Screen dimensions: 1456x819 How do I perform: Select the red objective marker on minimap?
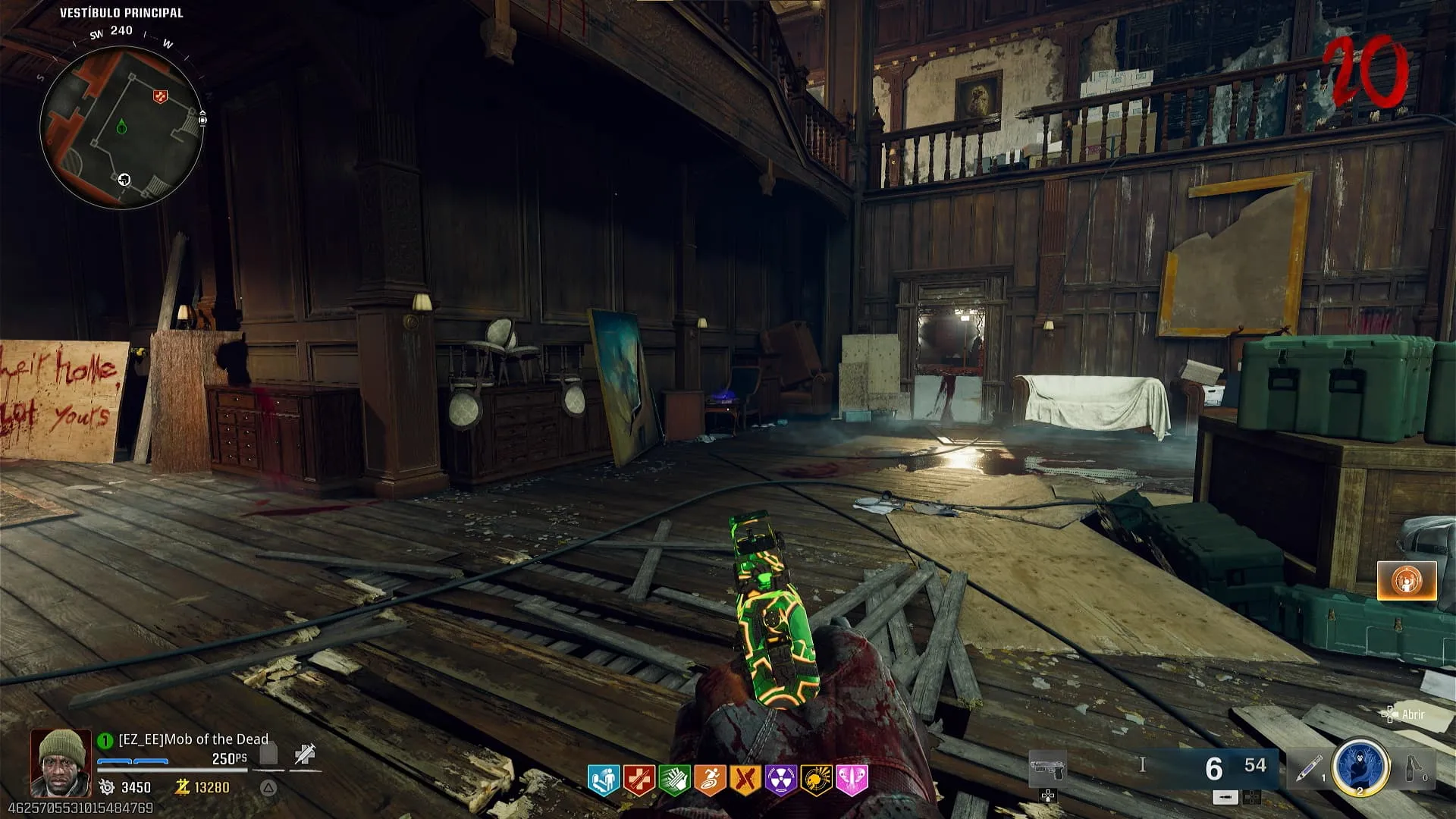pyautogui.click(x=160, y=96)
